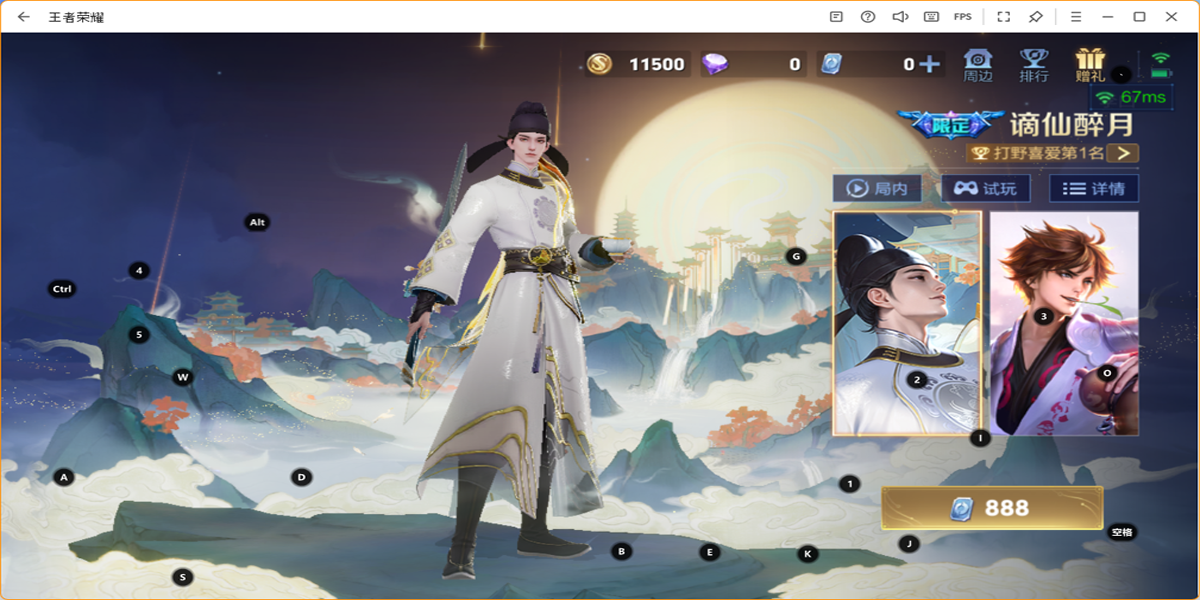The width and height of the screenshot is (1200, 600).
Task: Show the 详情 skin details
Action: pyautogui.click(x=1093, y=188)
